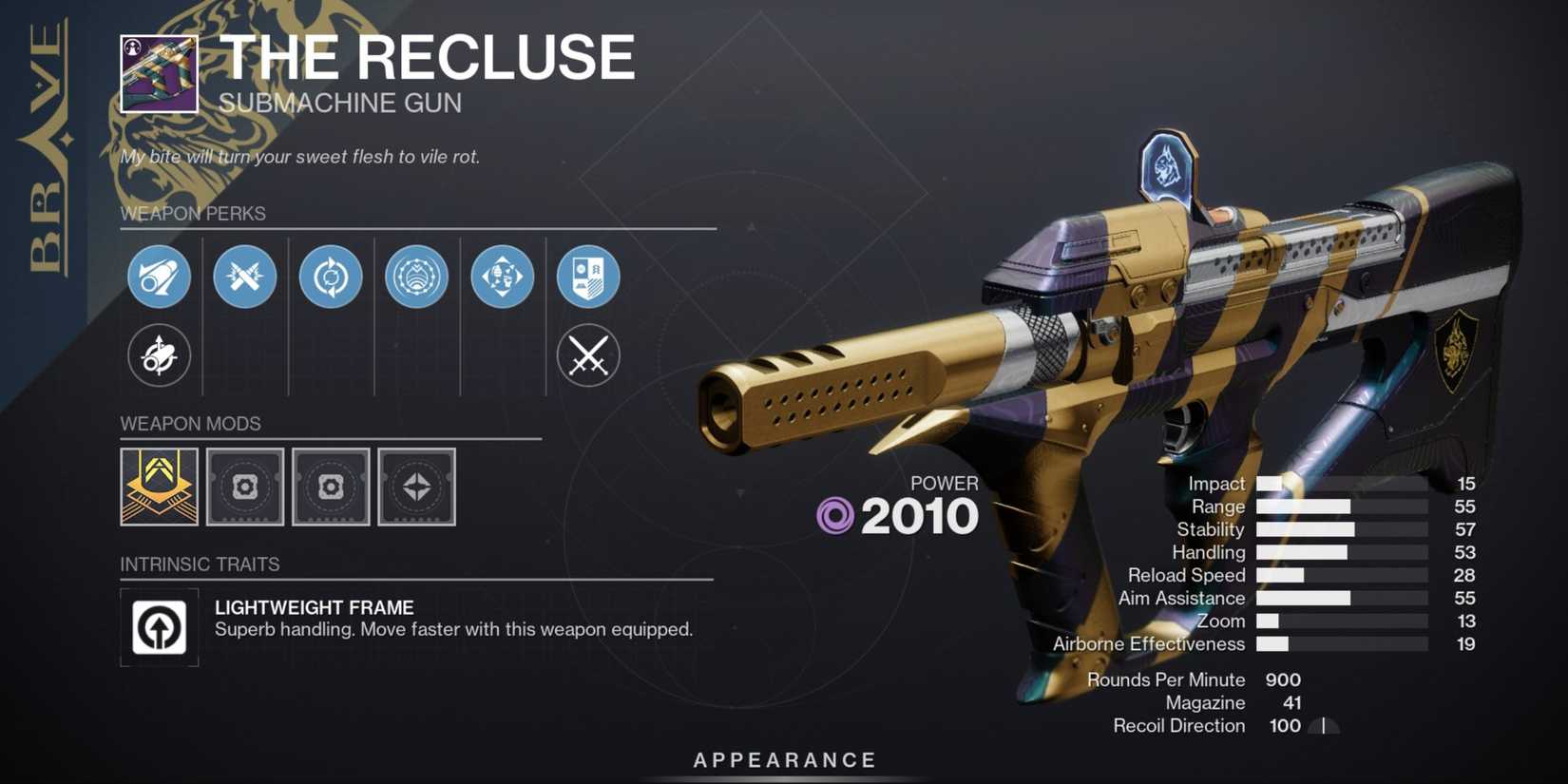Open the first empty weapon mod socket
1568x784 pixels.
(x=244, y=488)
